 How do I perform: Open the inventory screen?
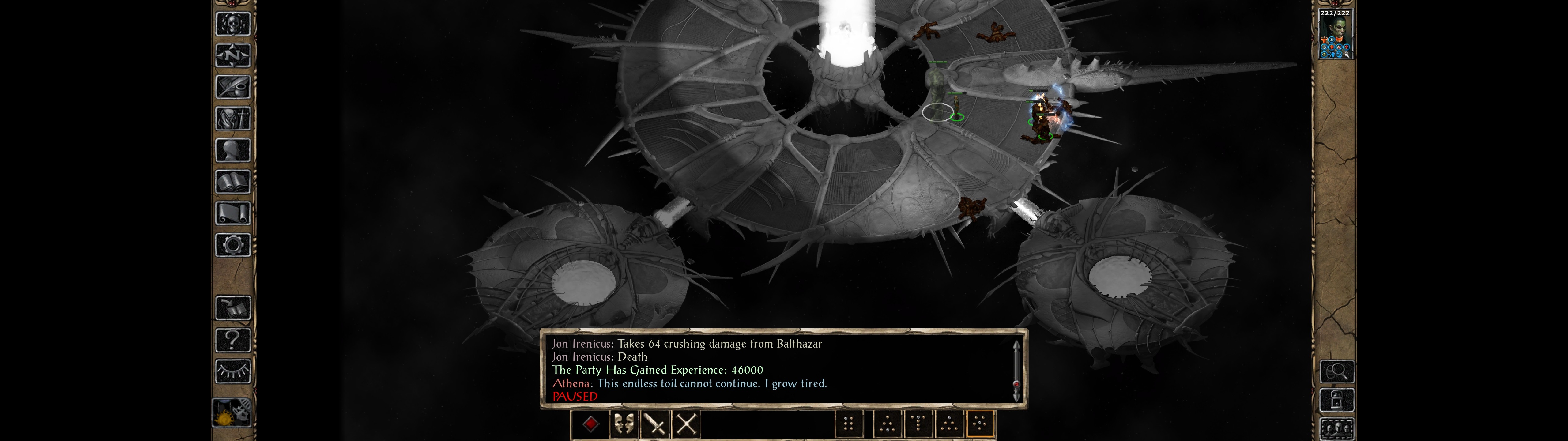click(232, 118)
